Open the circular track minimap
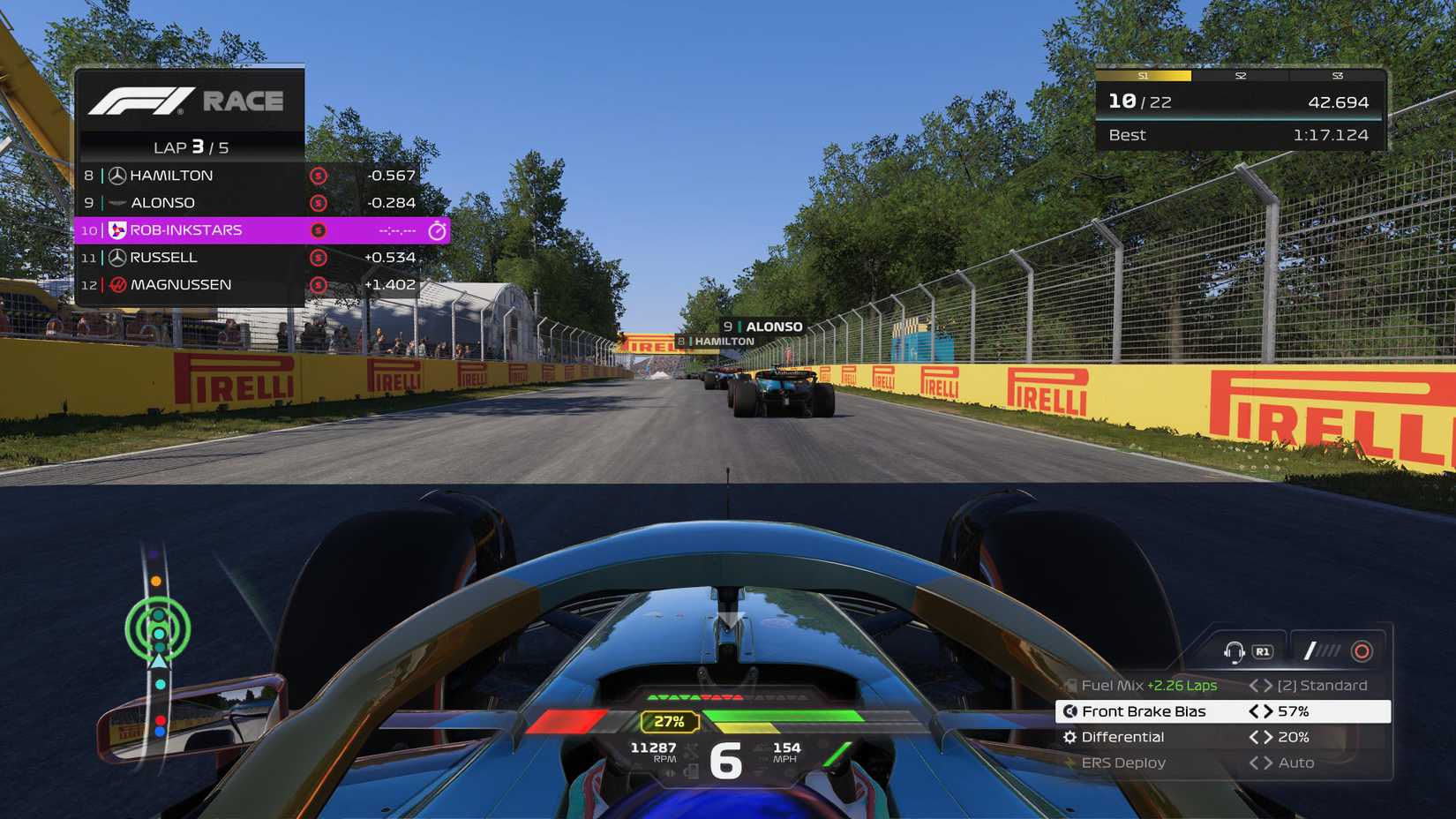The height and width of the screenshot is (819, 1456). [158, 629]
